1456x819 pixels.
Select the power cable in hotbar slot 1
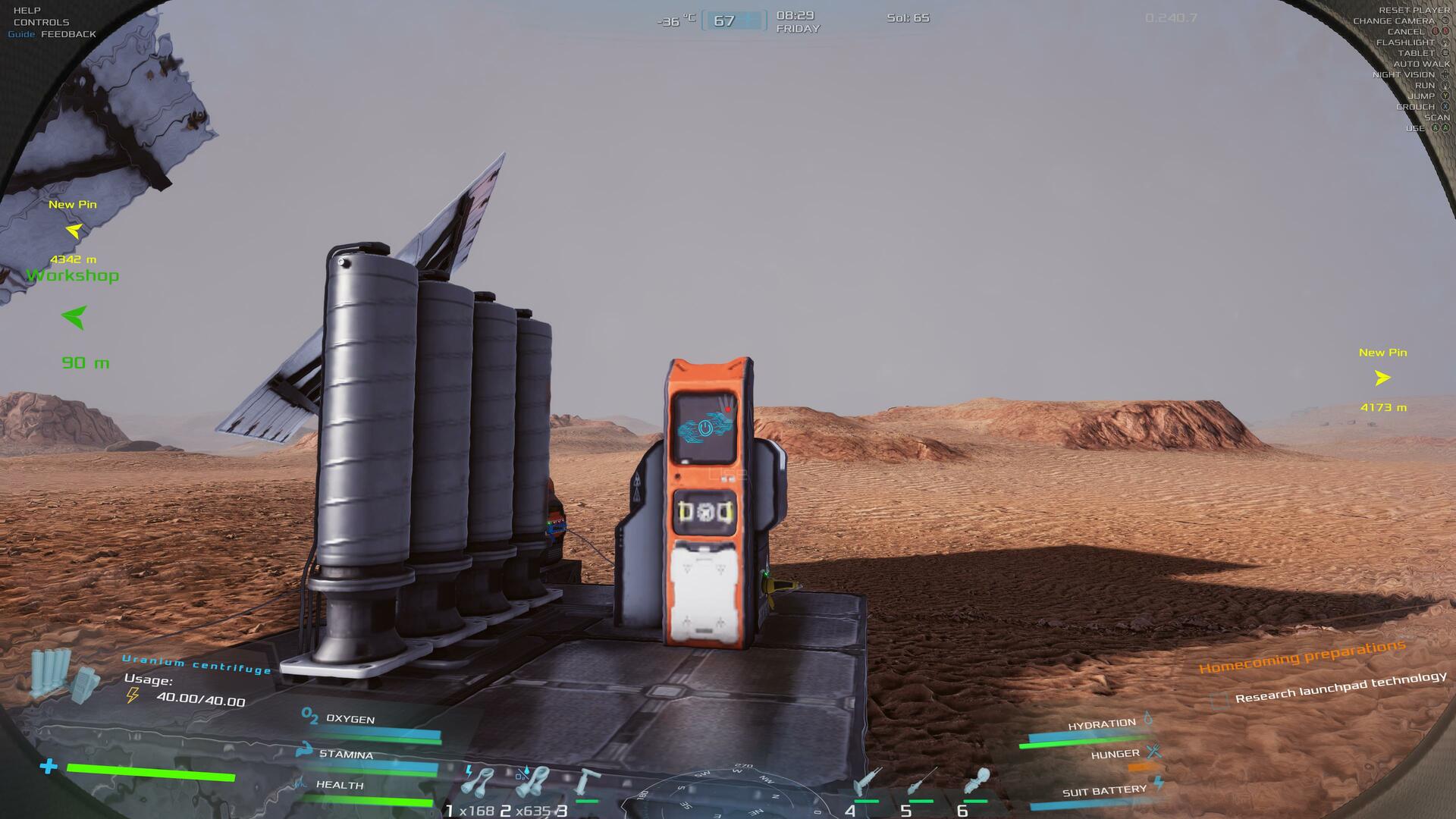click(x=479, y=782)
